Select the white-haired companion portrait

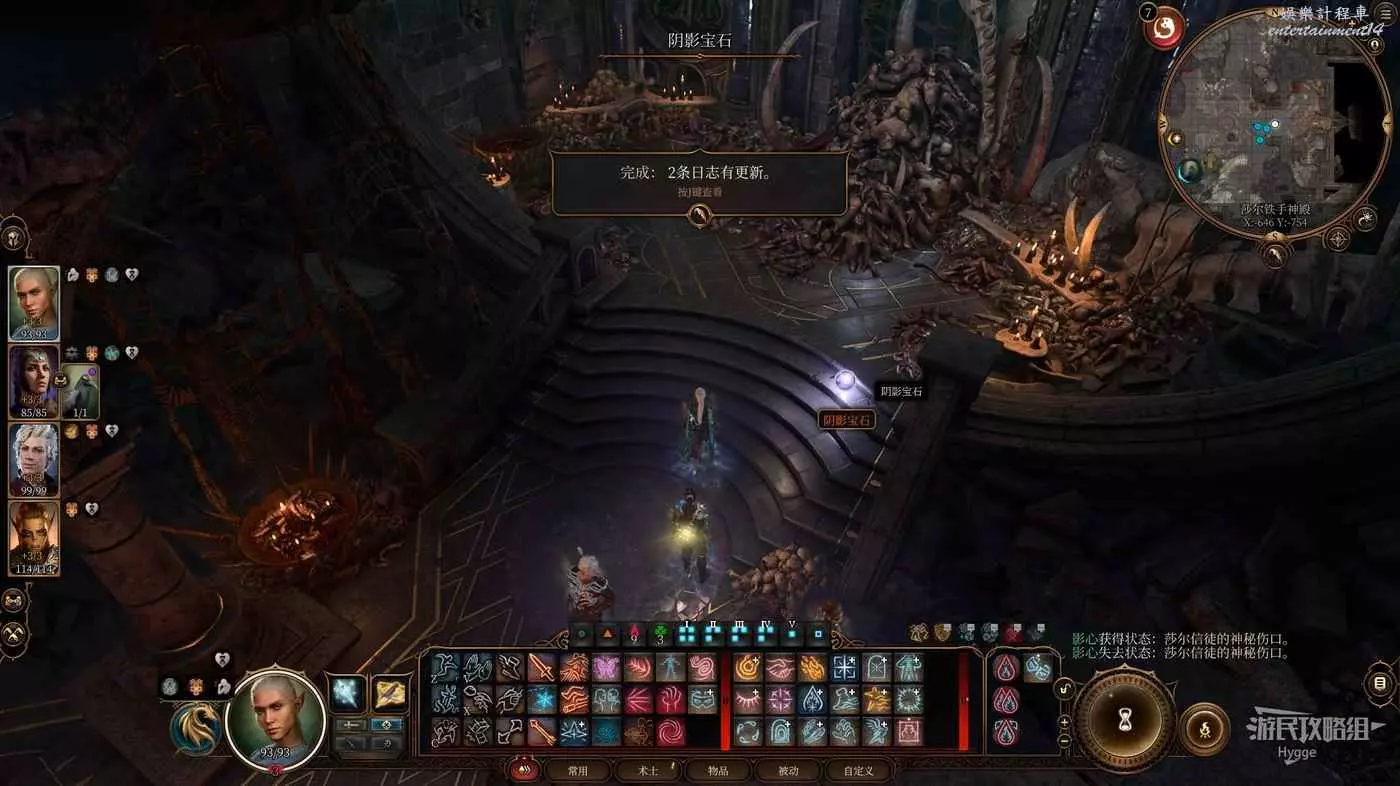pos(34,459)
